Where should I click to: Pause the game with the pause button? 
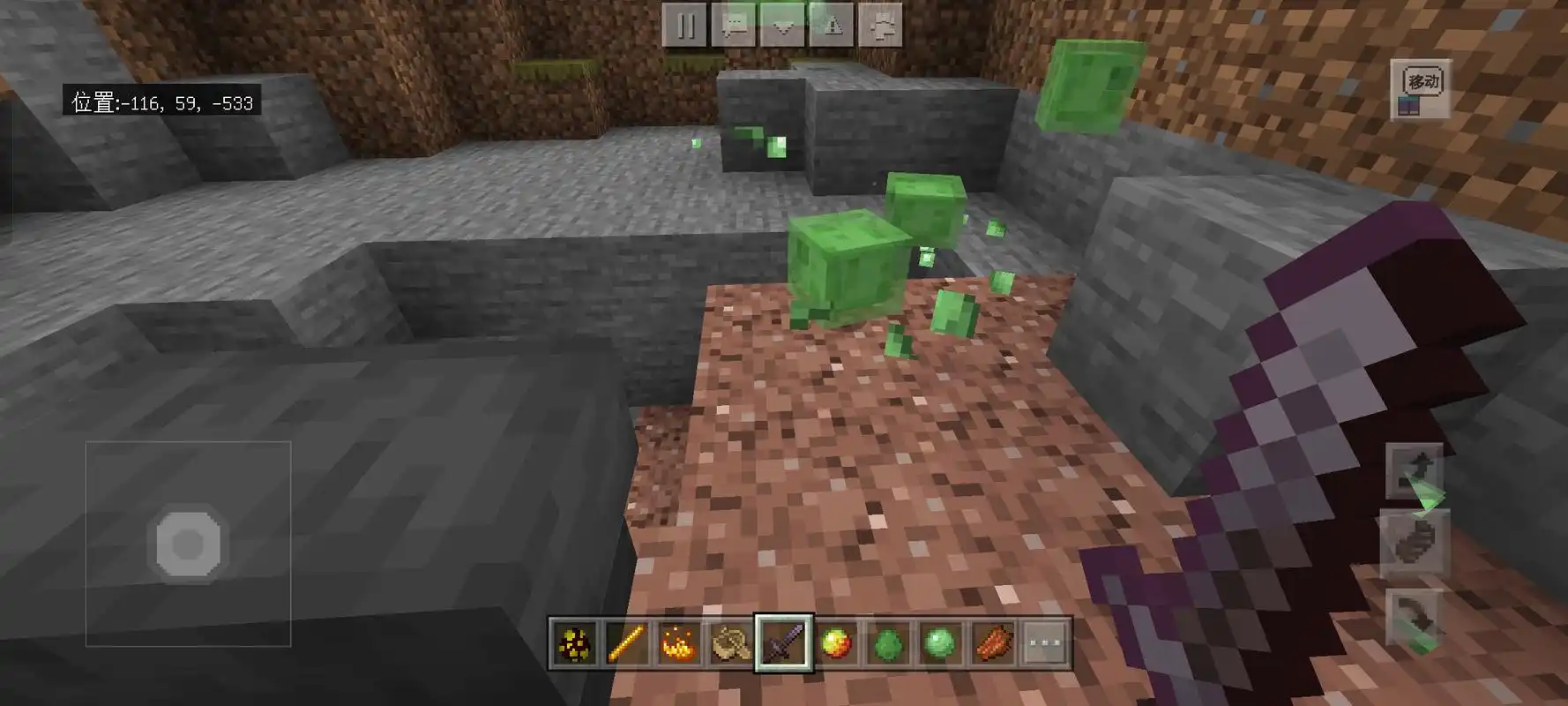coord(685,25)
